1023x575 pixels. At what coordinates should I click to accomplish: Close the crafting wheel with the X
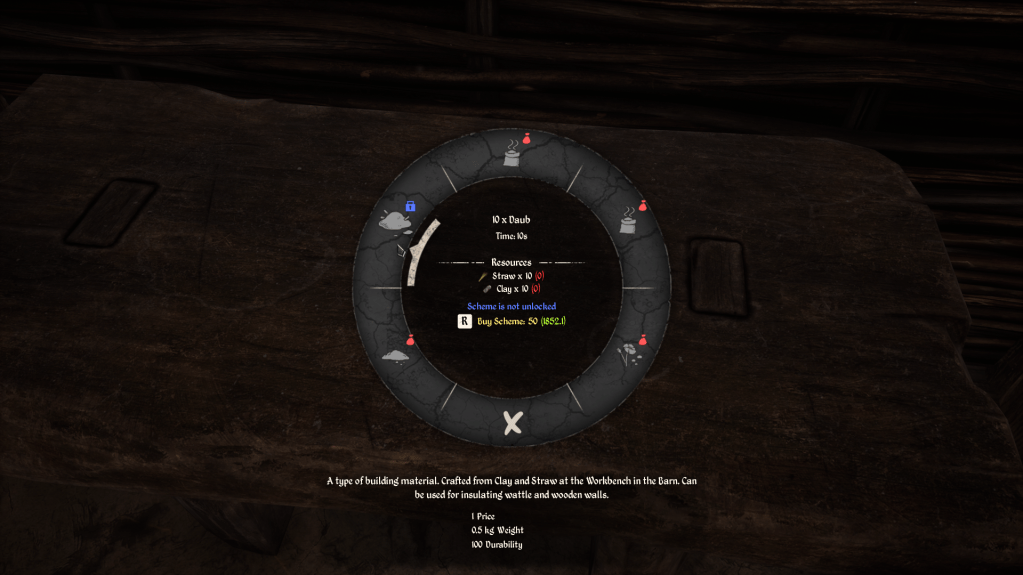tap(512, 423)
